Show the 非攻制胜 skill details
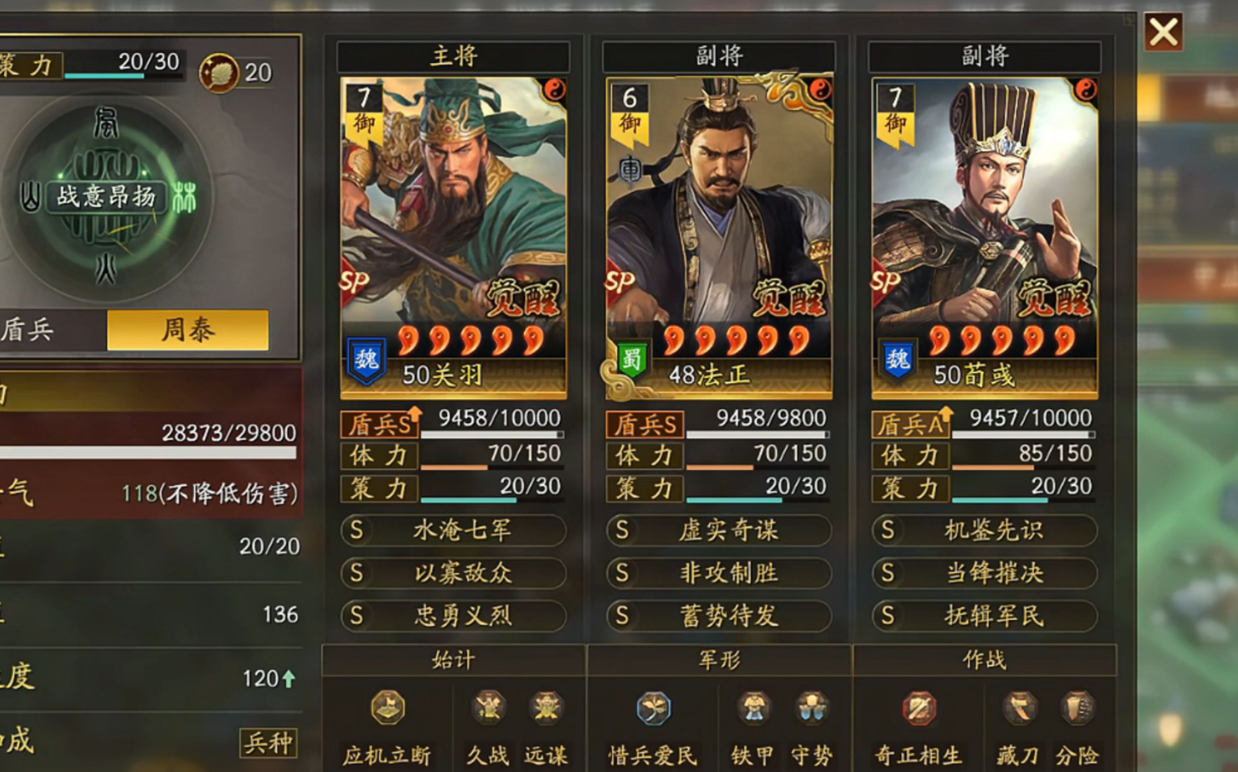1238x772 pixels. 719,573
